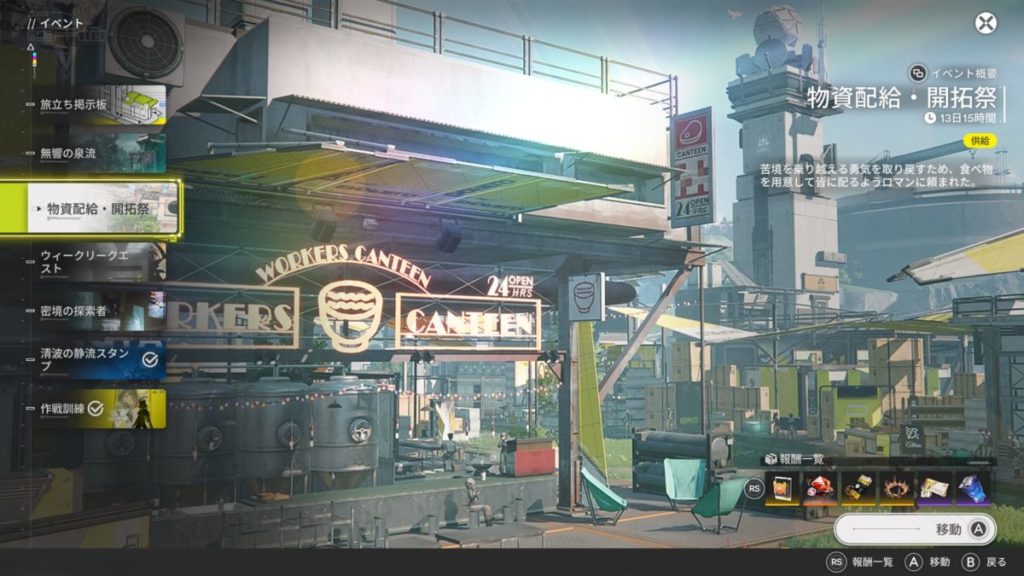The width and height of the screenshot is (1024, 576).
Task: Inspect the white paper ticket reward icon
Action: (x=935, y=488)
